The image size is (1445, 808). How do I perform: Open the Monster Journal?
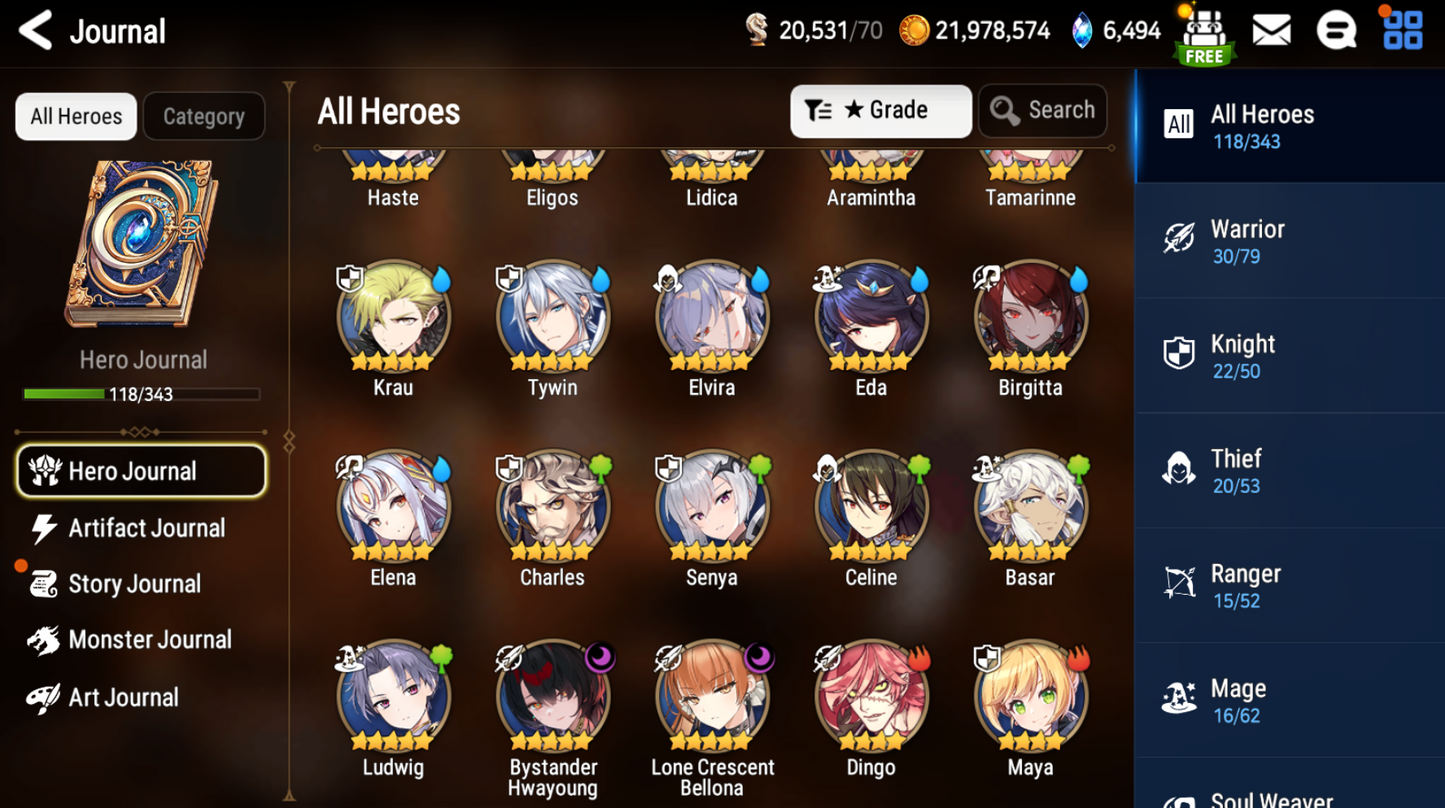tap(149, 640)
